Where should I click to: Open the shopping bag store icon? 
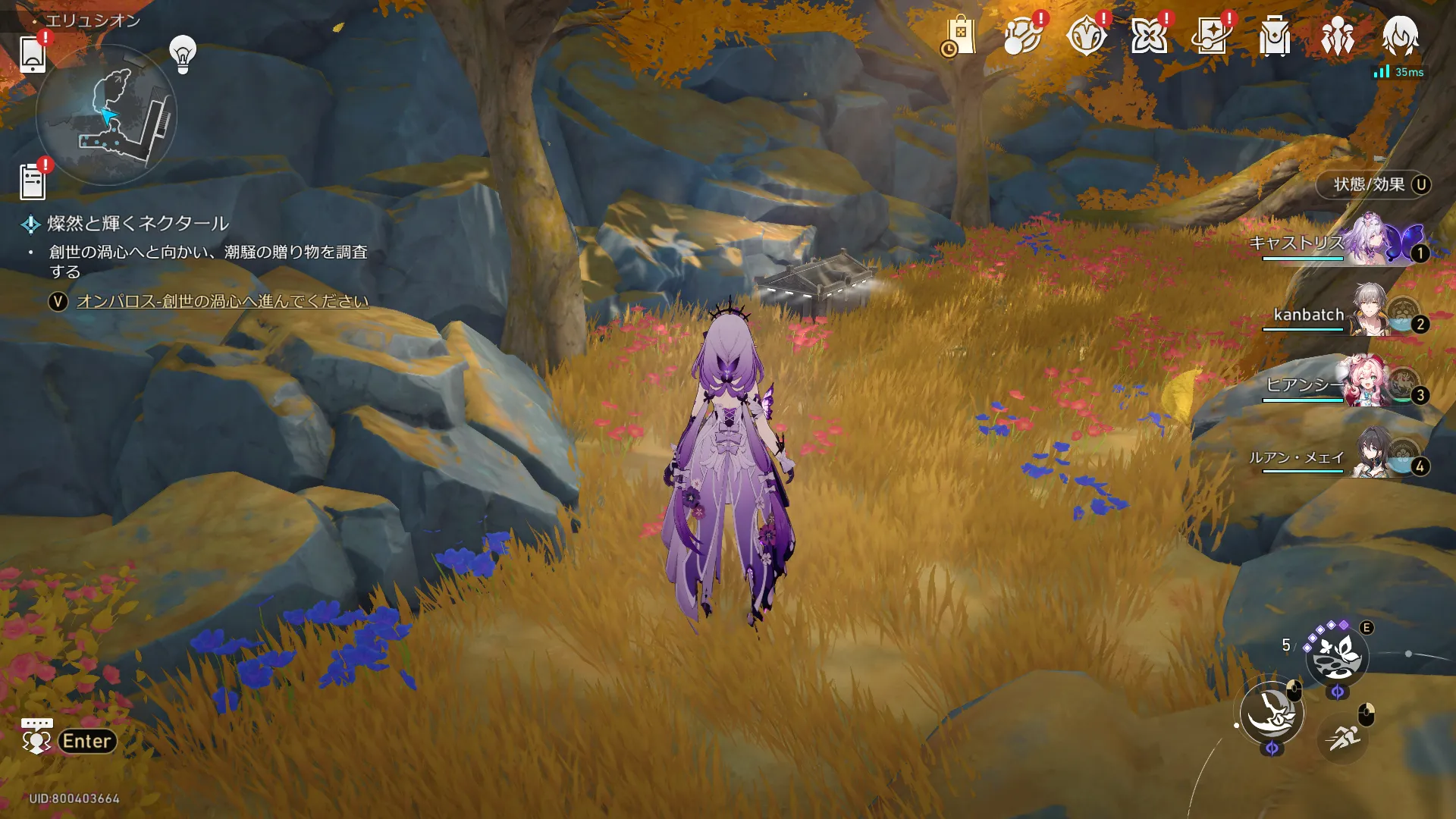[x=960, y=36]
